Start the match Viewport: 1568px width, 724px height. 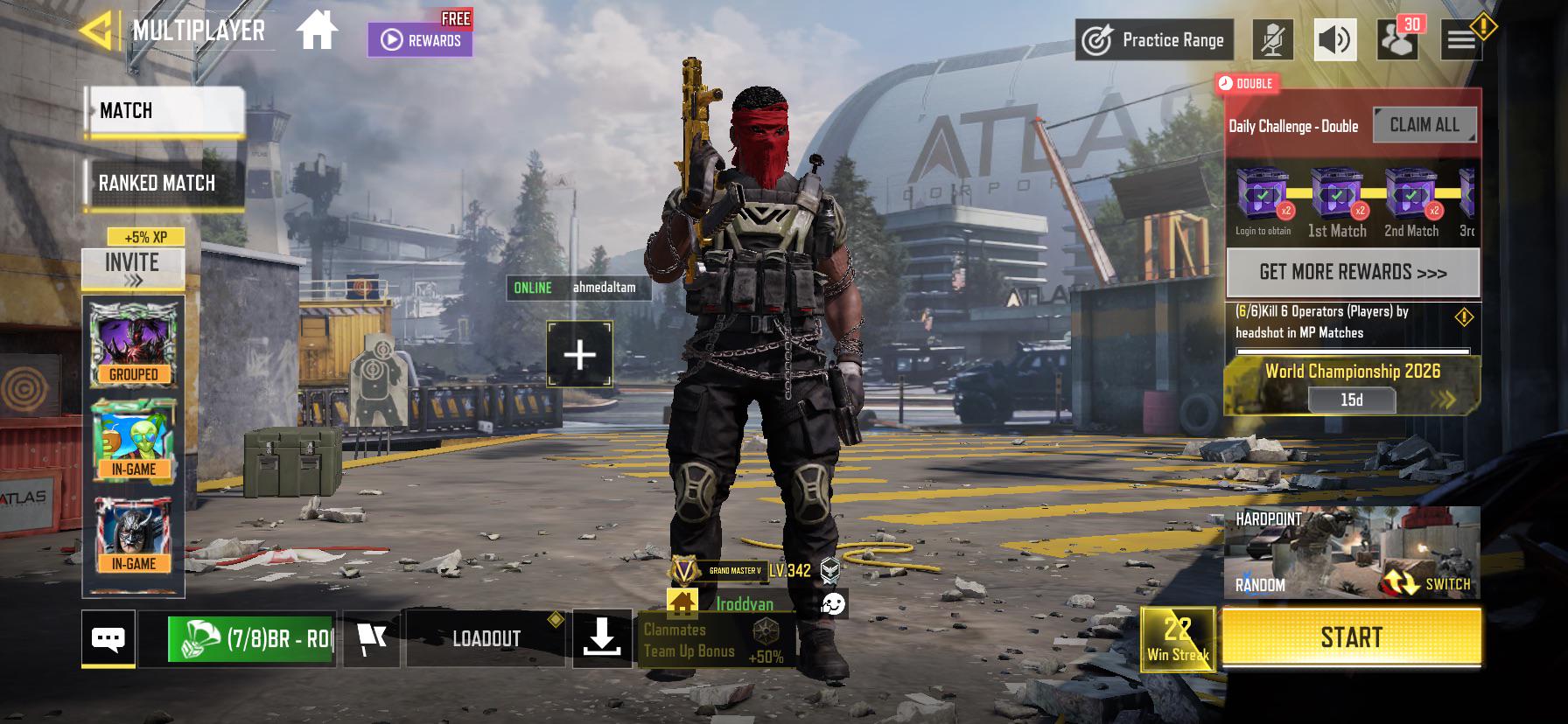(x=1351, y=637)
